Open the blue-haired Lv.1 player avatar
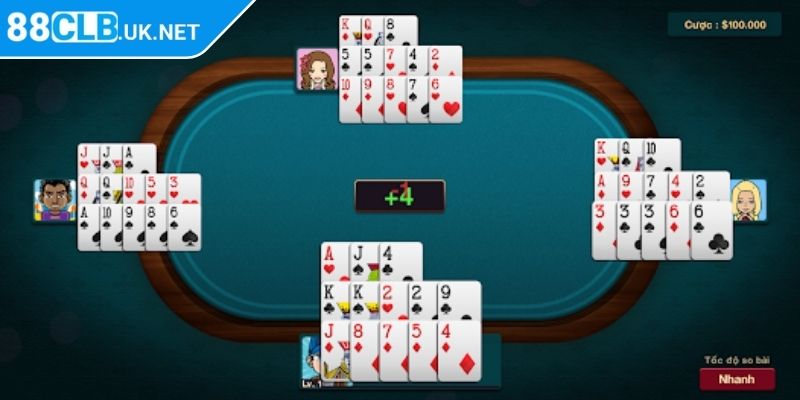This screenshot has width=800, height=400. pos(313,362)
